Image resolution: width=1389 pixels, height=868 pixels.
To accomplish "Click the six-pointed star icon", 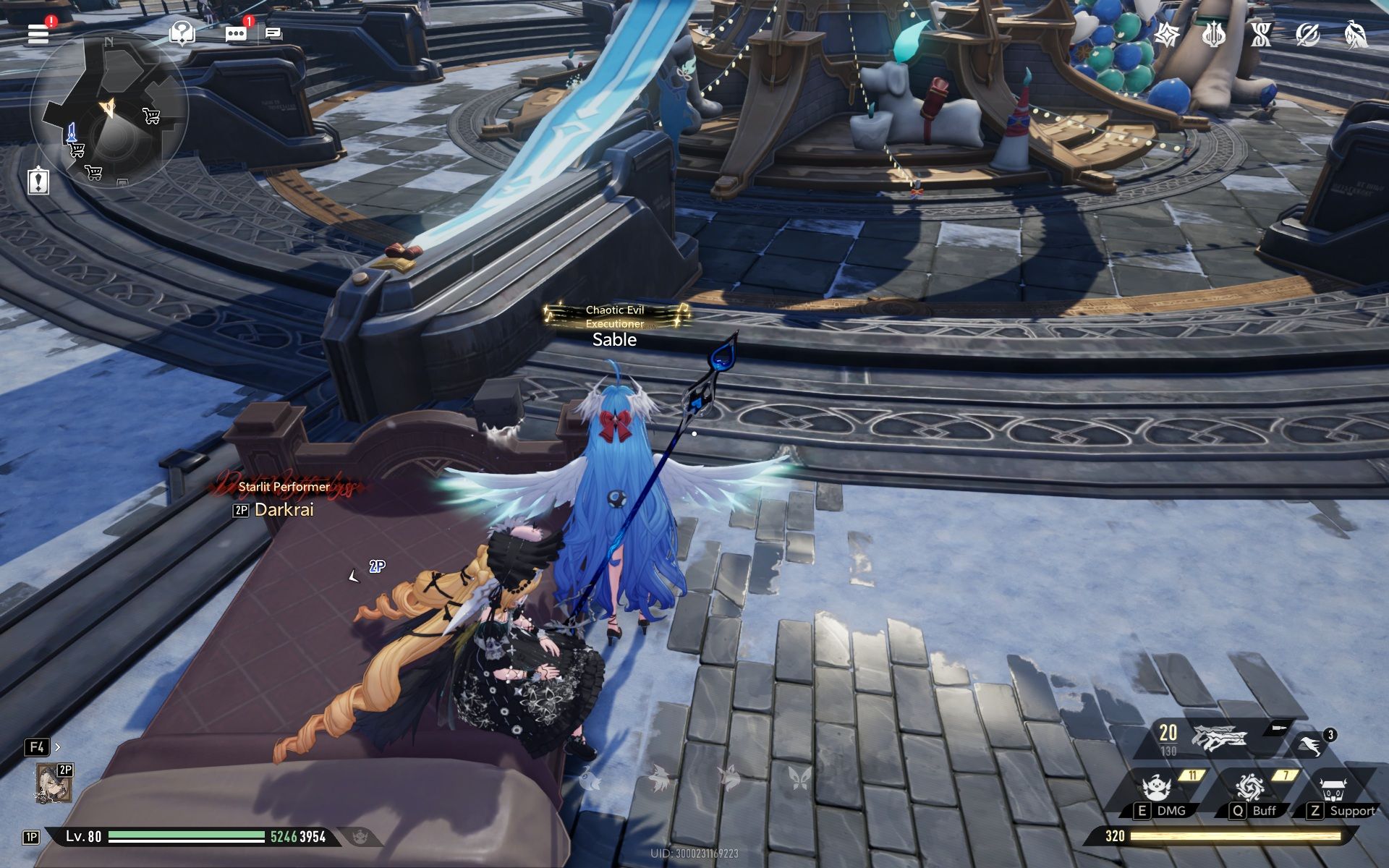I will pos(1167,34).
